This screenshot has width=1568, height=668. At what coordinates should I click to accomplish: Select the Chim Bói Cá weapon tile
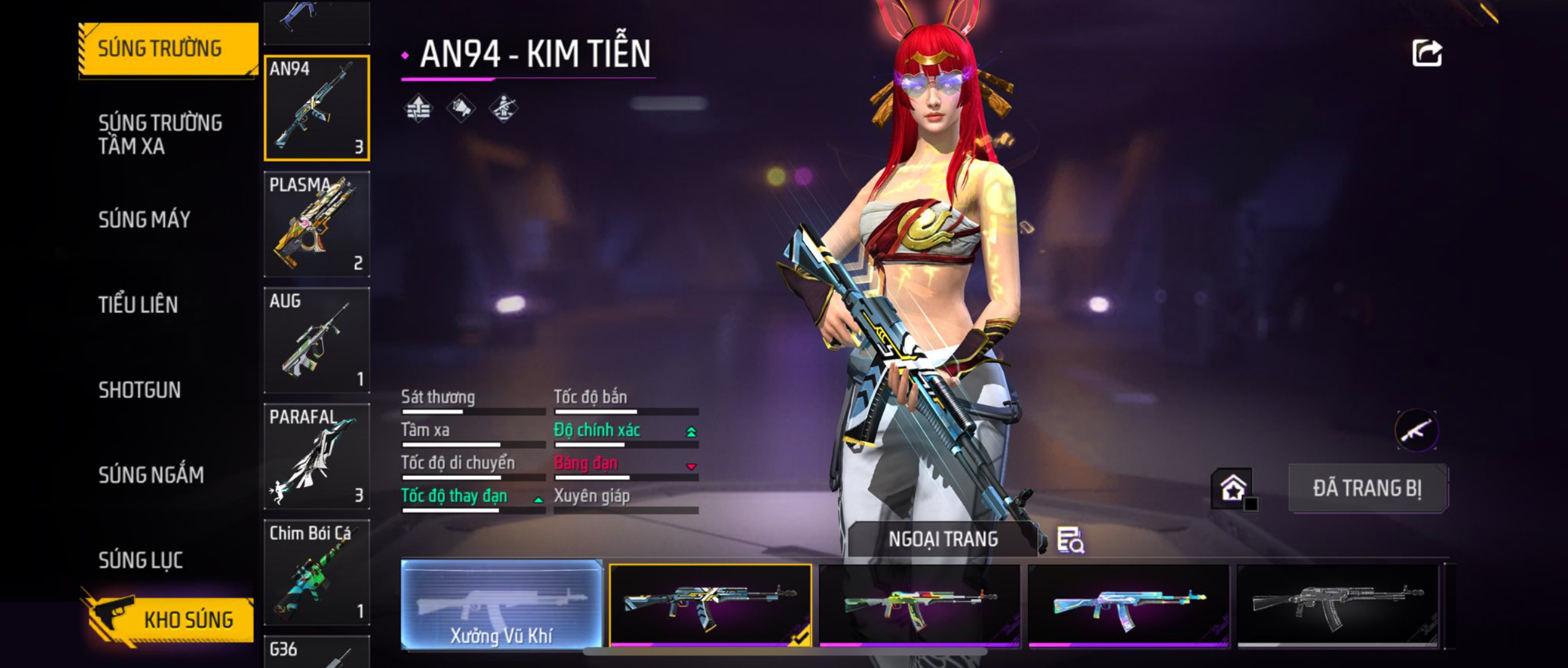click(x=316, y=572)
